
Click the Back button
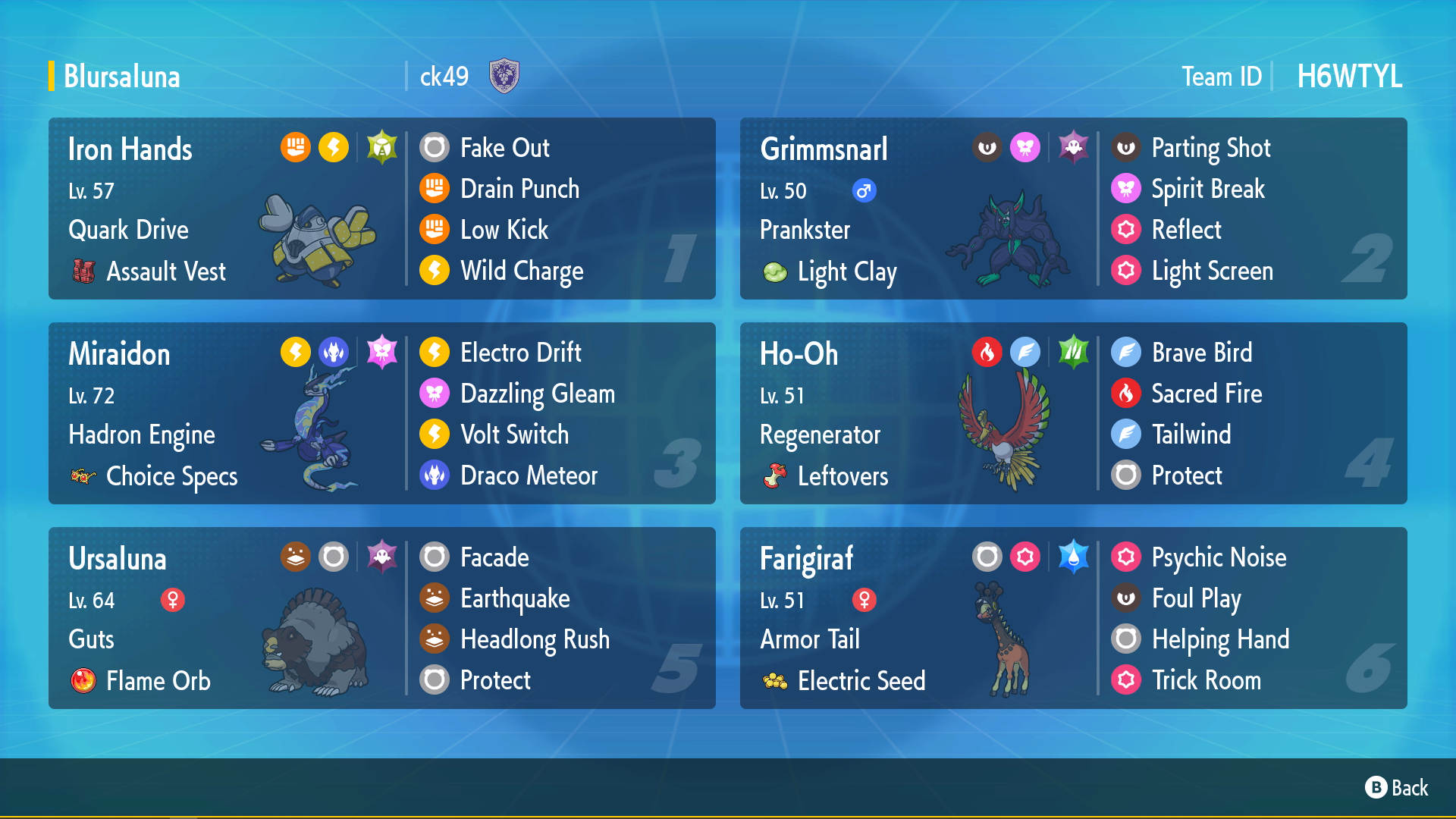[x=1397, y=788]
